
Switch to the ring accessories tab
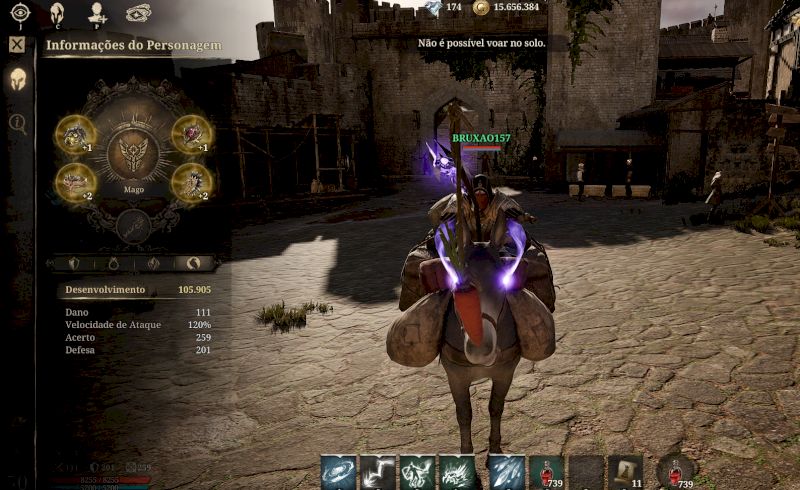pos(114,263)
